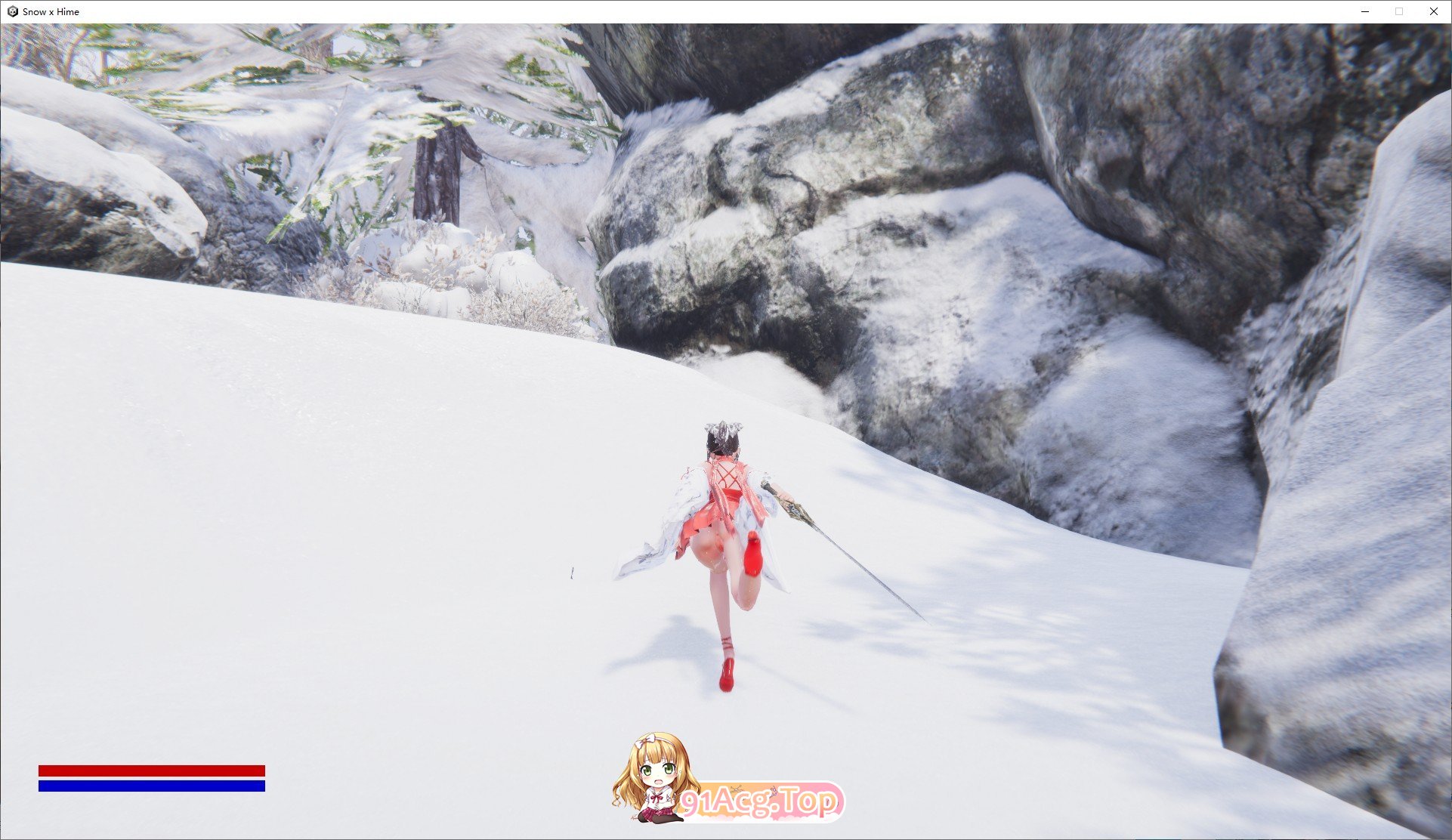Viewport: 1452px width, 840px height.
Task: Click the red health bar
Action: (x=151, y=769)
